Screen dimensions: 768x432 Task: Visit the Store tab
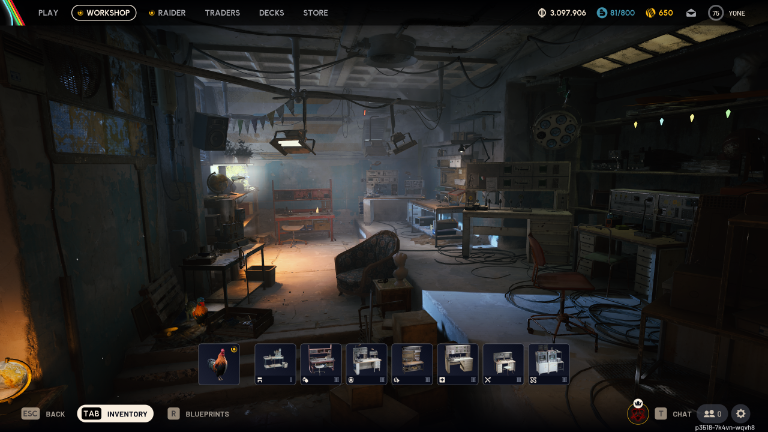coord(315,13)
